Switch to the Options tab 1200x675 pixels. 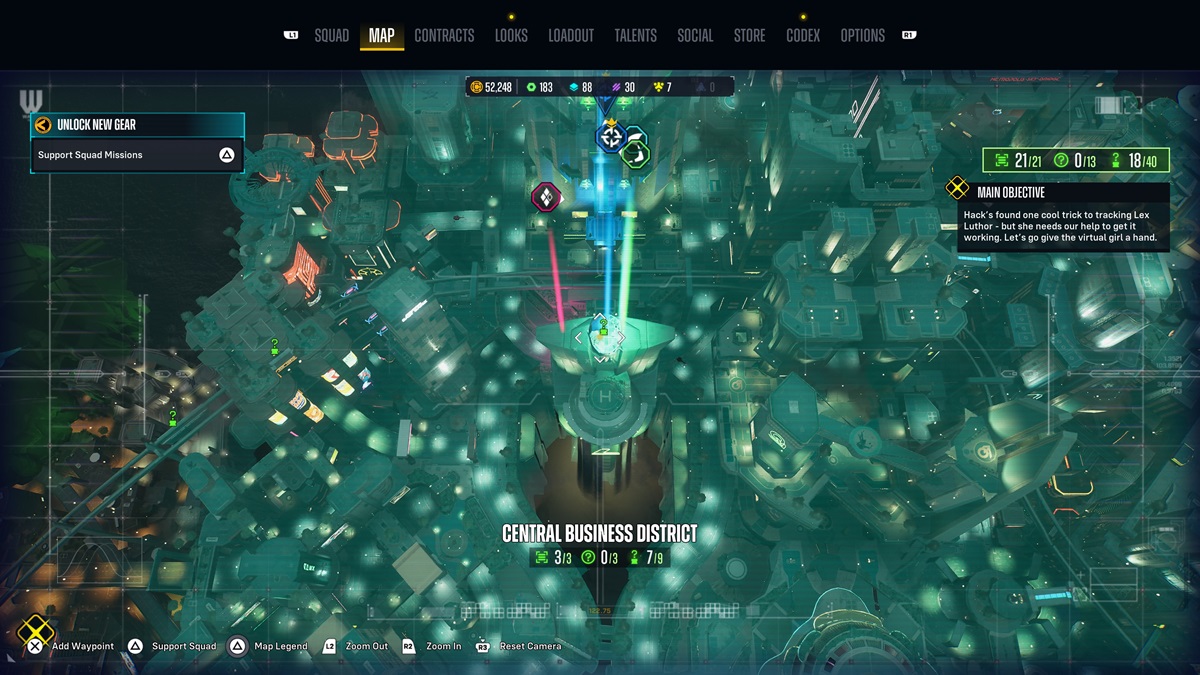point(862,36)
